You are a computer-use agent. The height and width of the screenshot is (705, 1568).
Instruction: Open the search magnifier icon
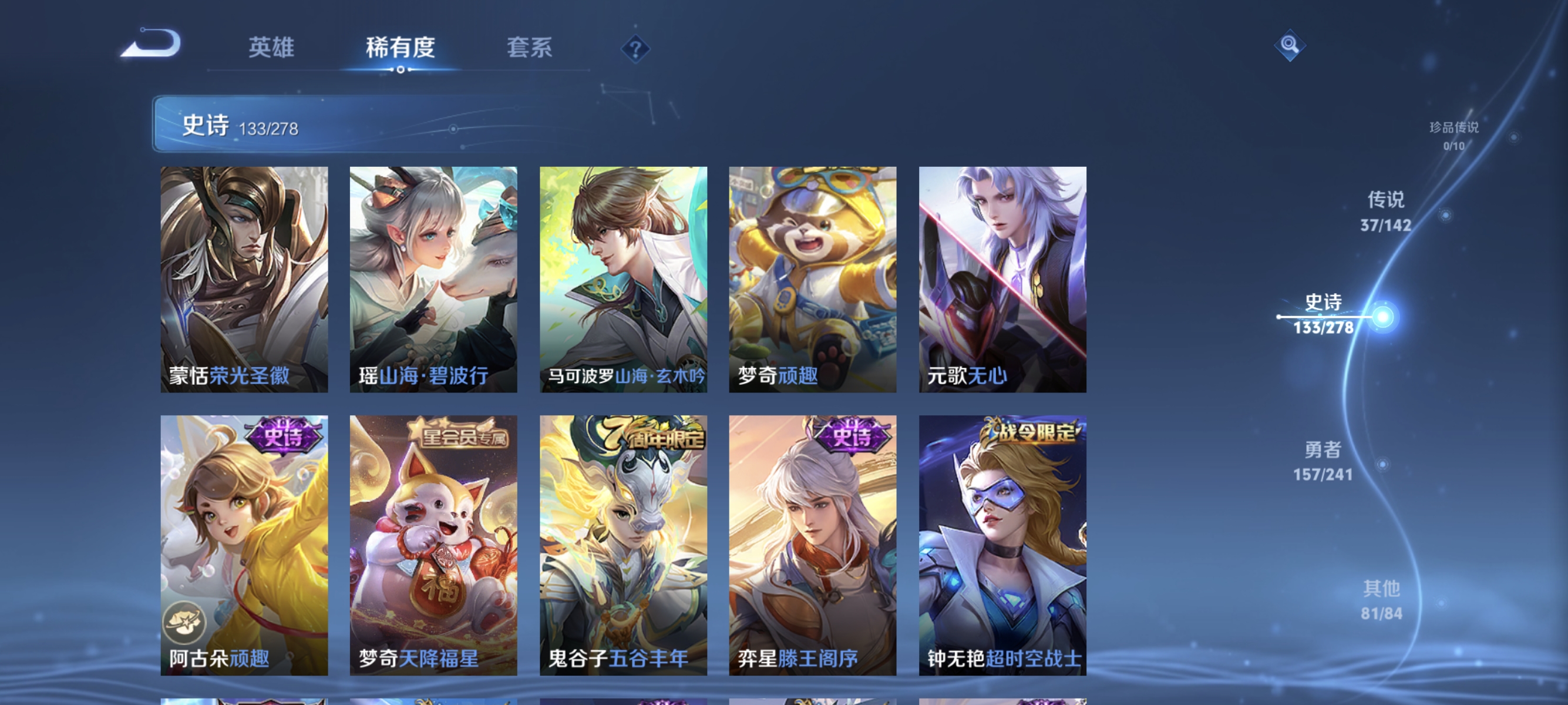(x=1290, y=45)
